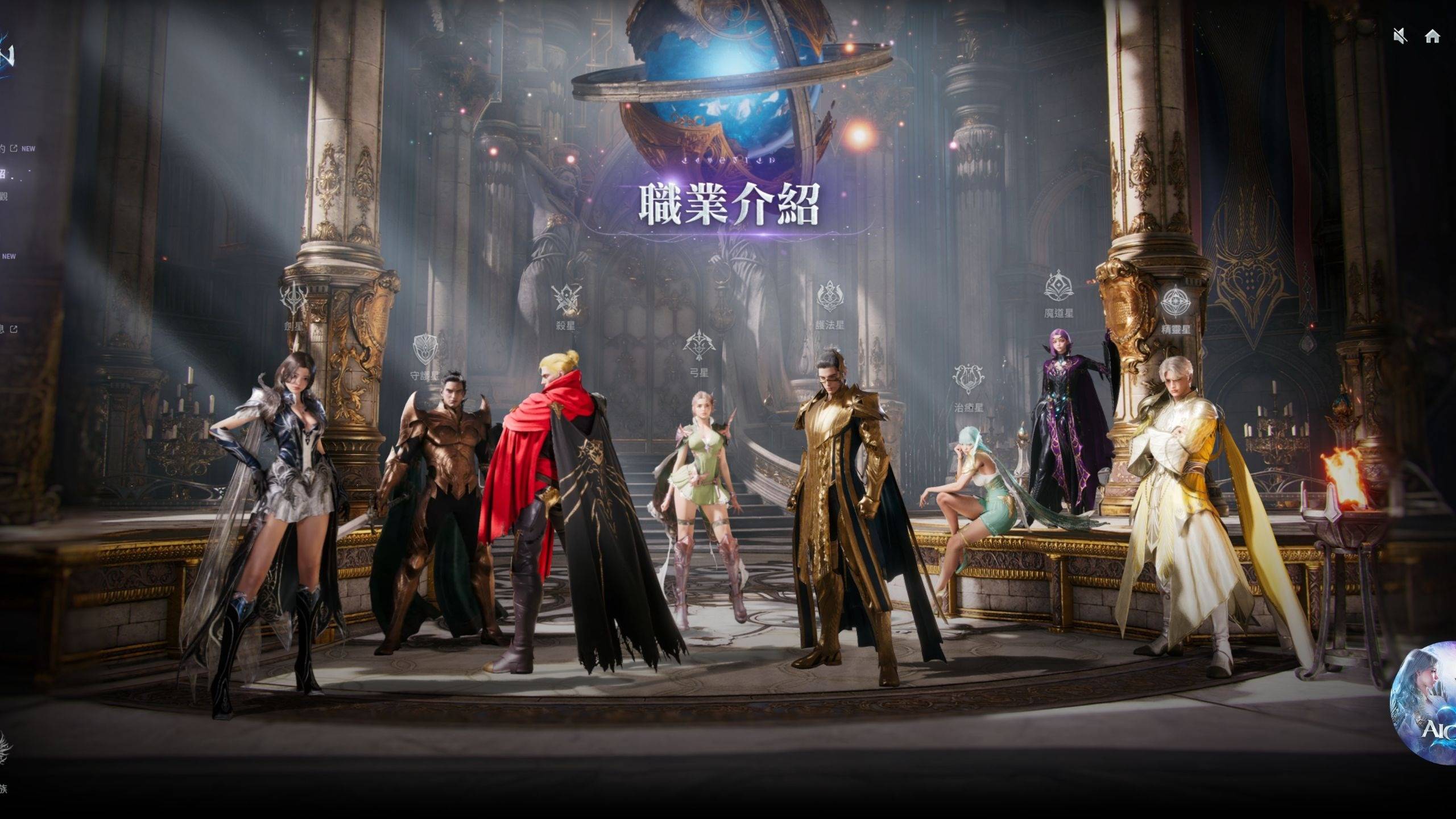Select the 精靈星 class emblem

point(1176,302)
